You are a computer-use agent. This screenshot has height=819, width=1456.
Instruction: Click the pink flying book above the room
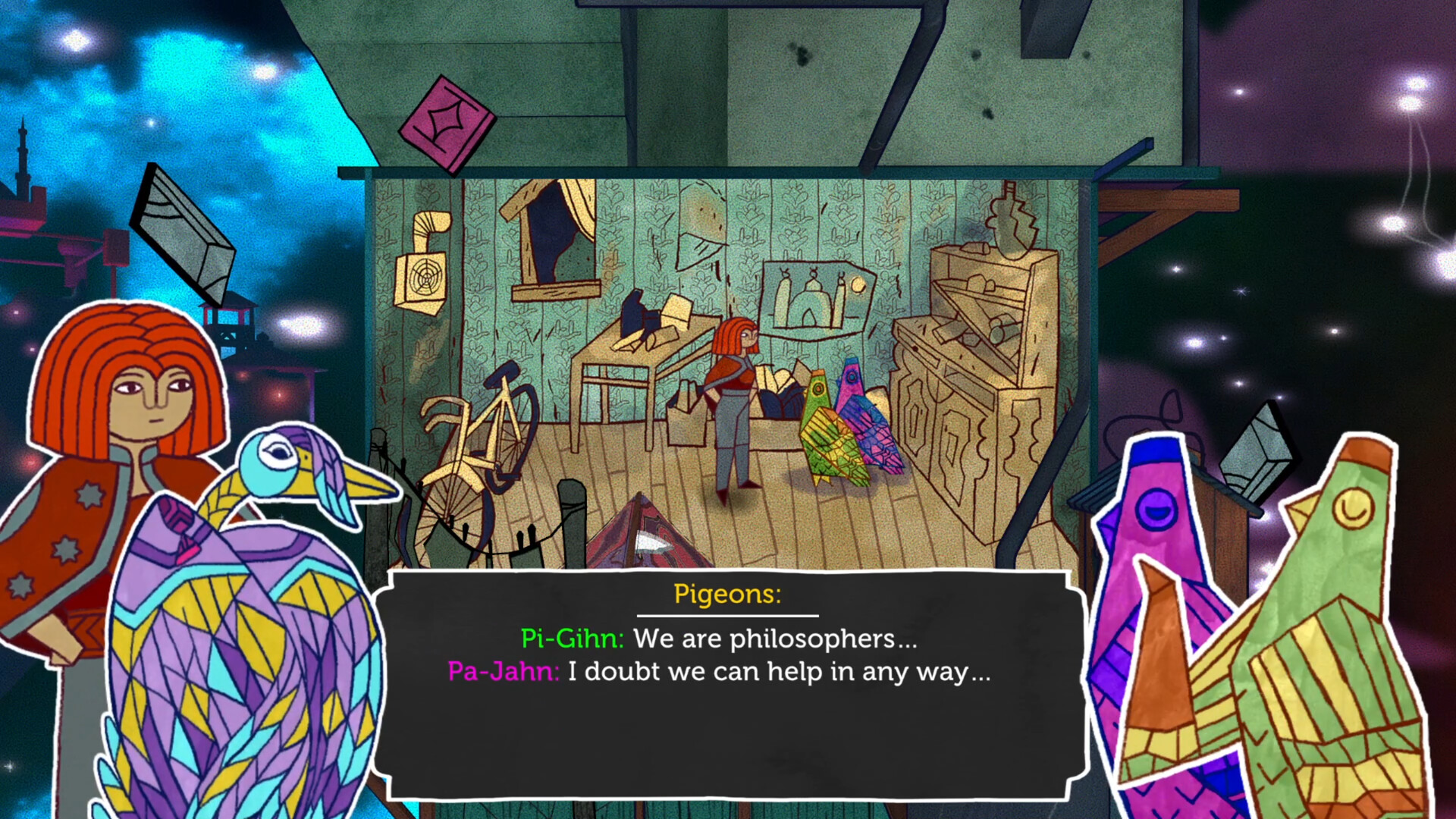(449, 121)
